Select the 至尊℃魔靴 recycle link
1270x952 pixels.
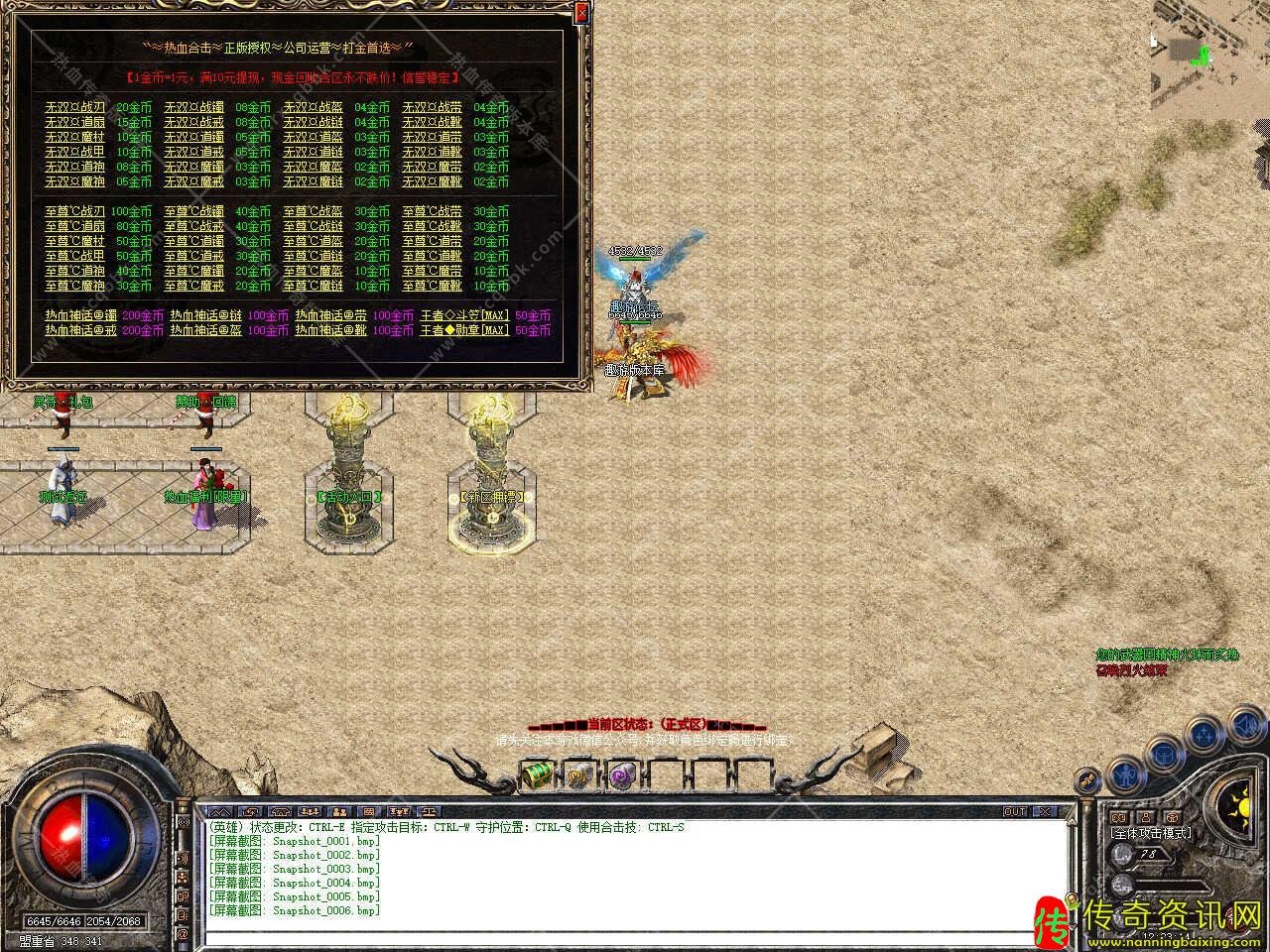tap(432, 286)
